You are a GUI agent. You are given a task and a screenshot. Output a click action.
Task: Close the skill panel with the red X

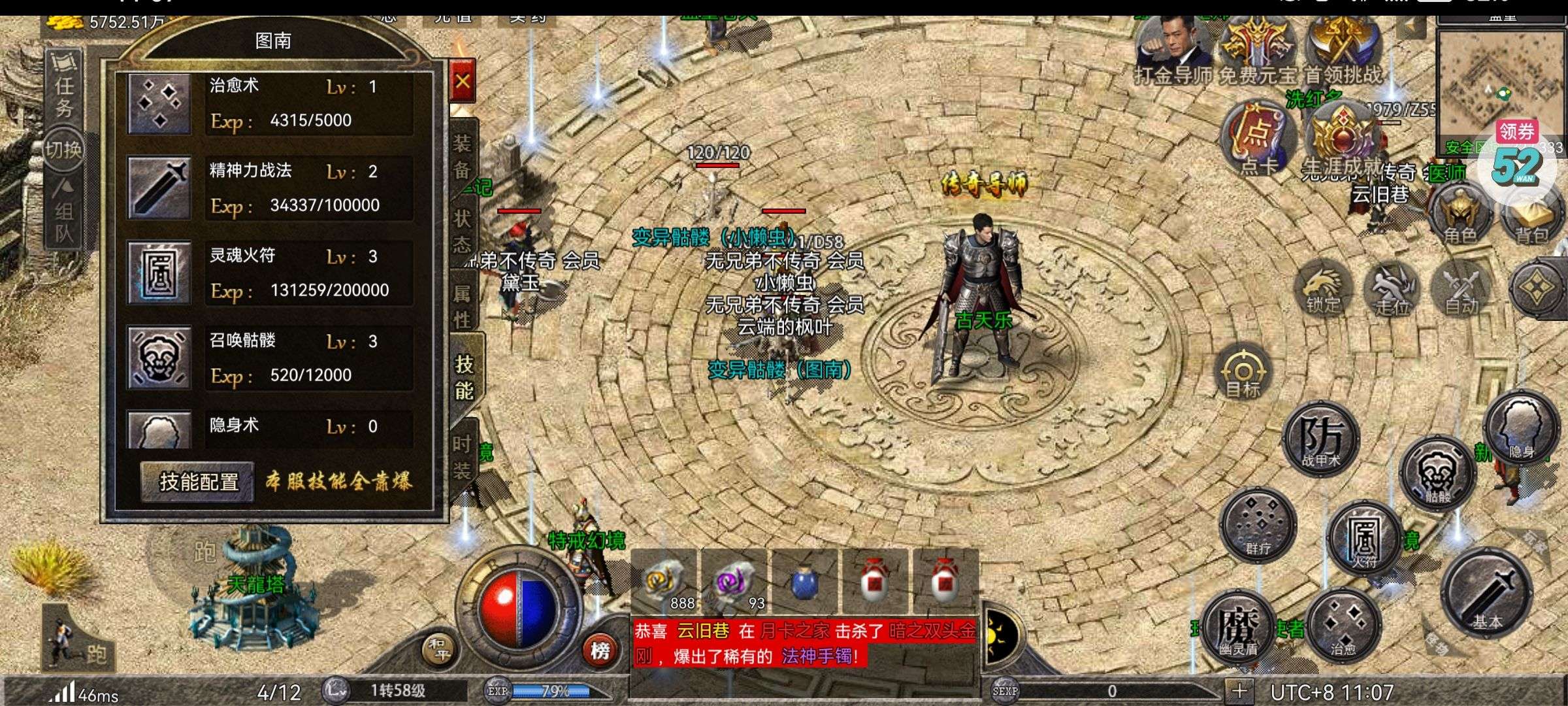463,81
